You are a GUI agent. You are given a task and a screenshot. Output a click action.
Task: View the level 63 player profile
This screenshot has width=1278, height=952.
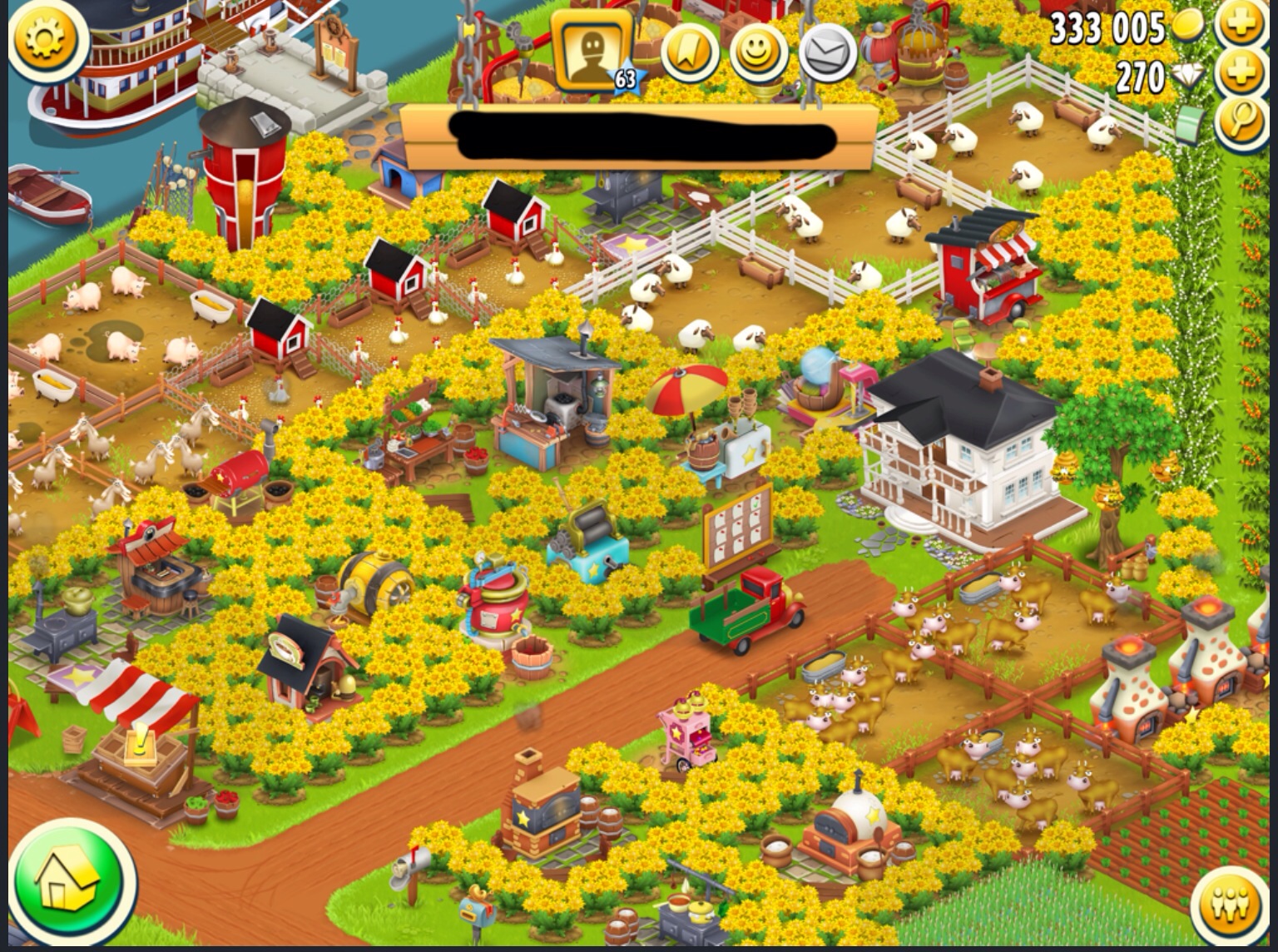point(592,50)
